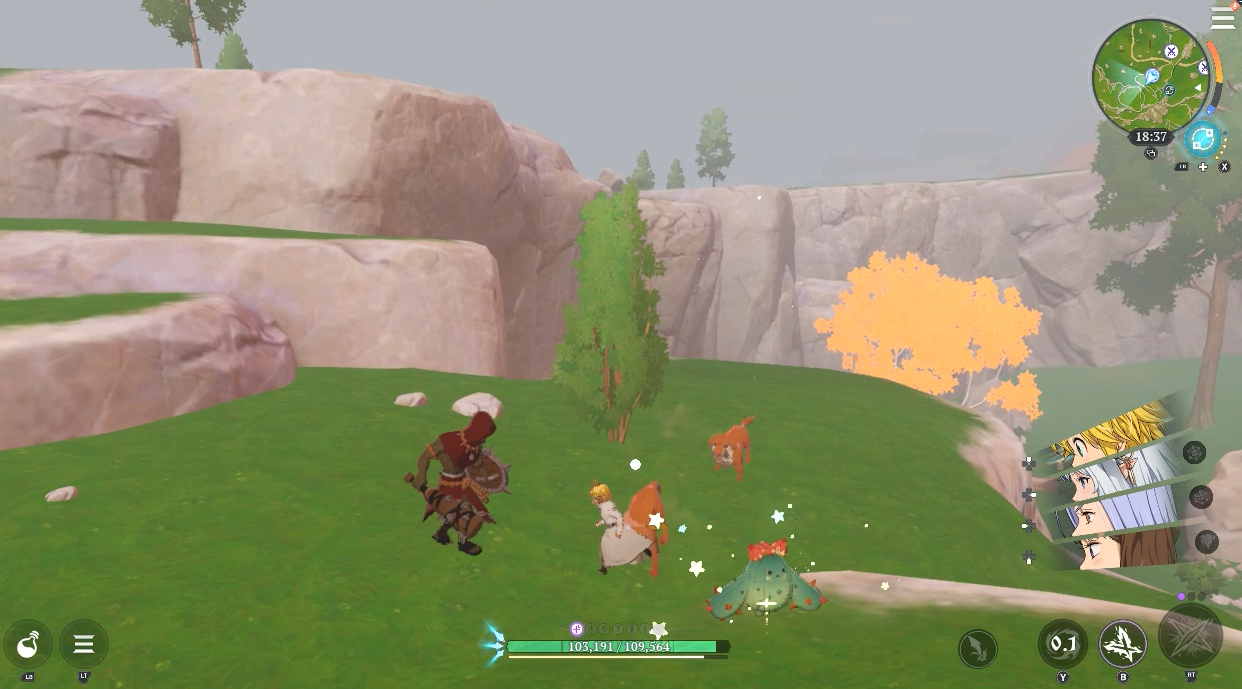The height and width of the screenshot is (689, 1242).
Task: Click the small window-swap icon under the clock
Action: [1151, 154]
